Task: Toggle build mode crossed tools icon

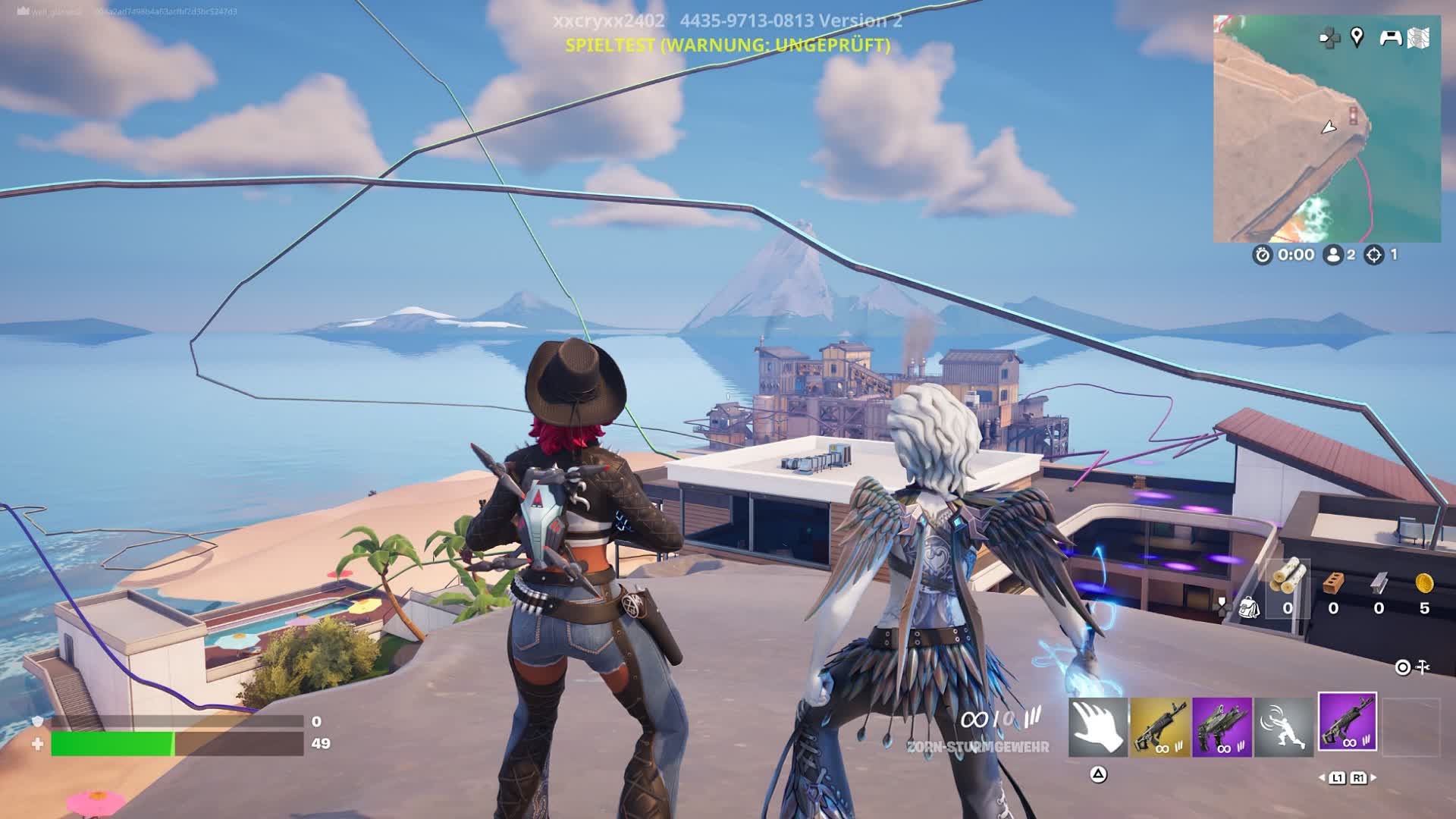Action: [1423, 667]
